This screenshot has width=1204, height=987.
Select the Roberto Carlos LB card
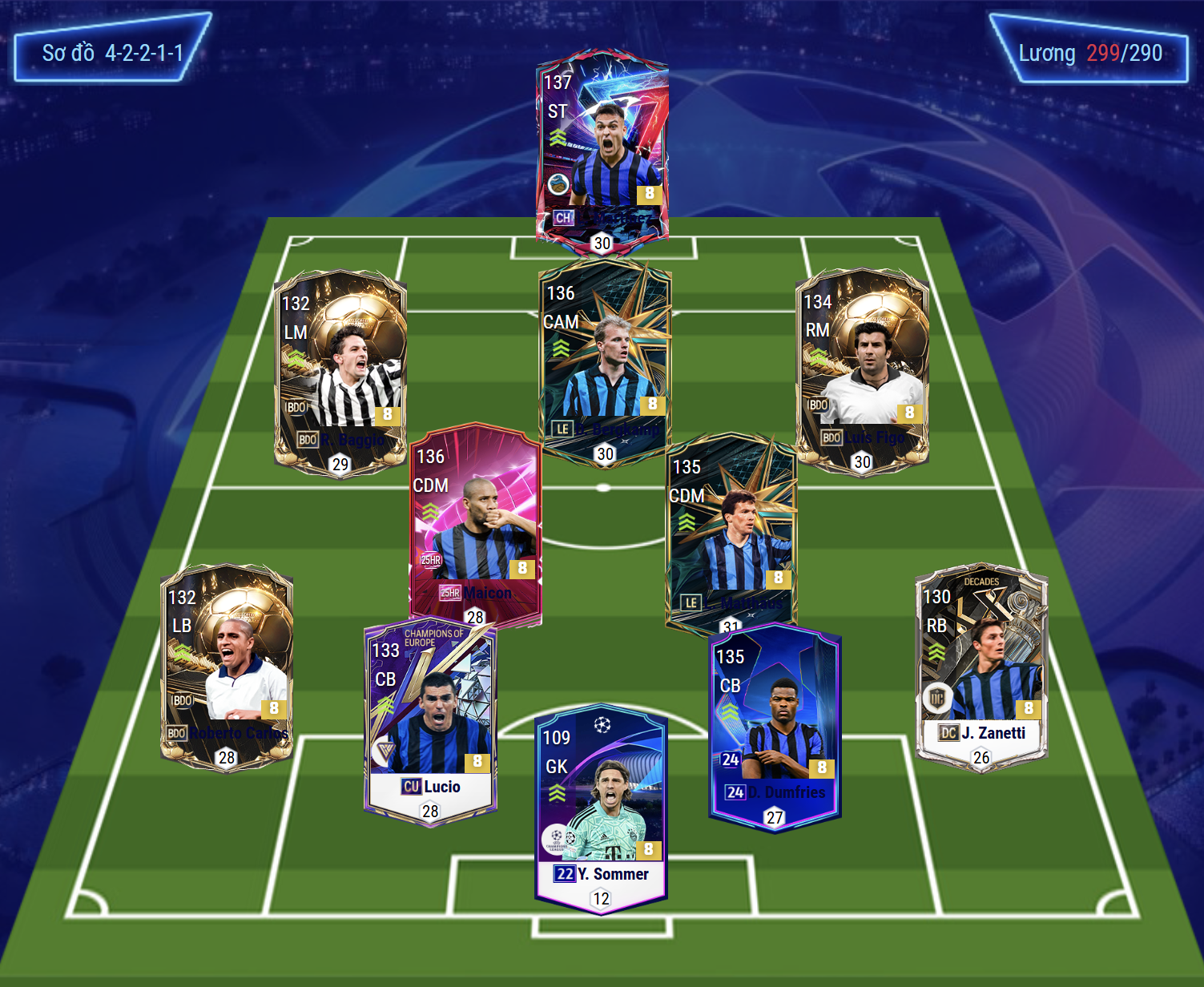click(227, 667)
